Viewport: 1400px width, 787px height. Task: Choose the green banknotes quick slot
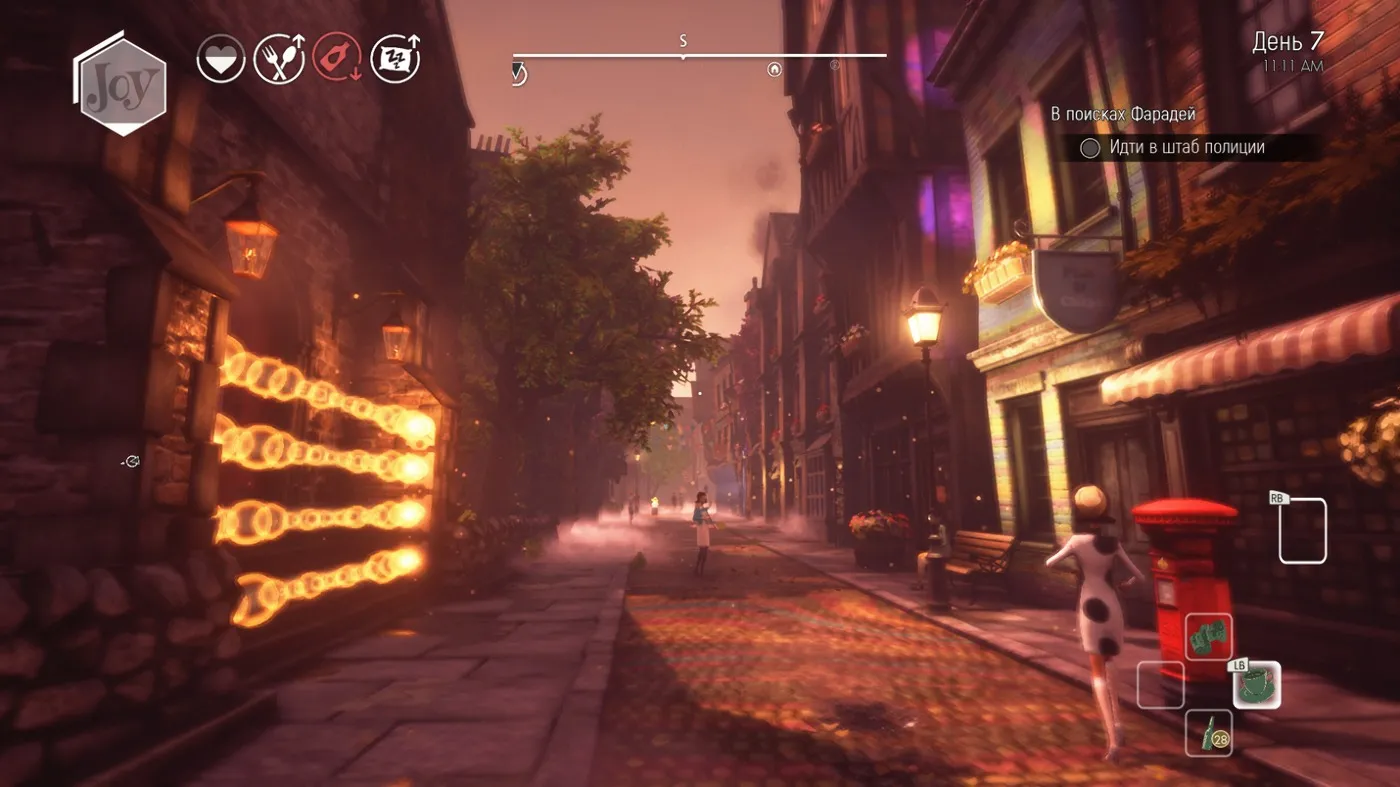click(1208, 637)
